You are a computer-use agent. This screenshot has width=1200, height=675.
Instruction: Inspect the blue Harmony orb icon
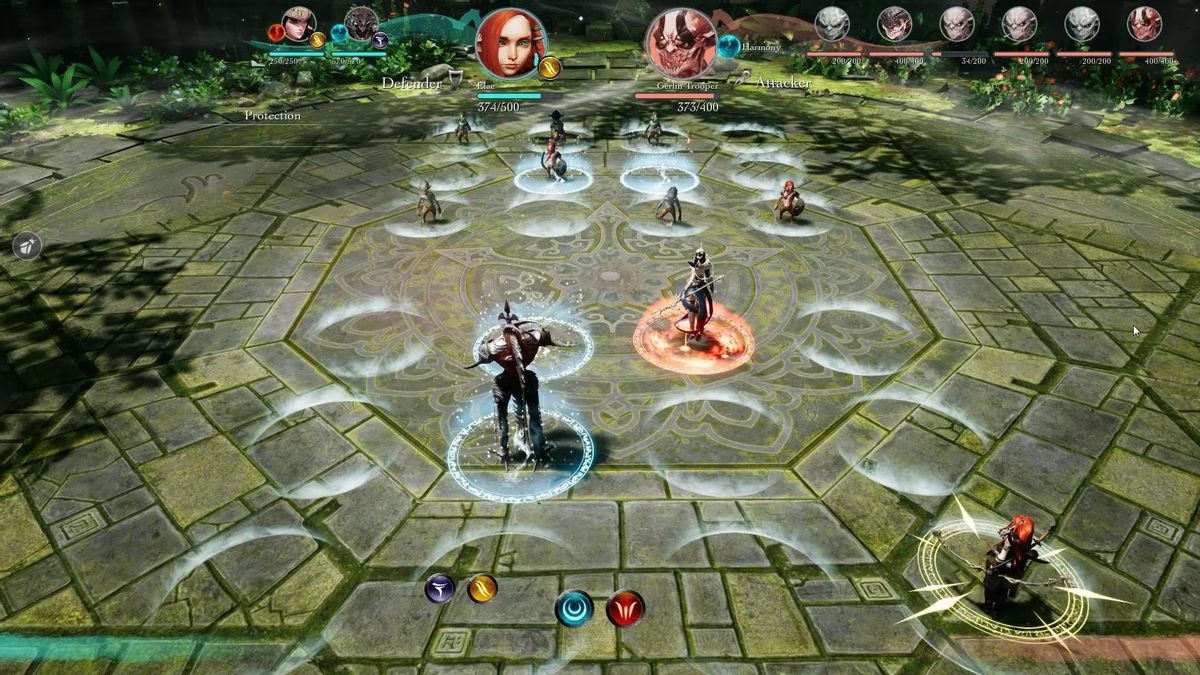pyautogui.click(x=729, y=46)
